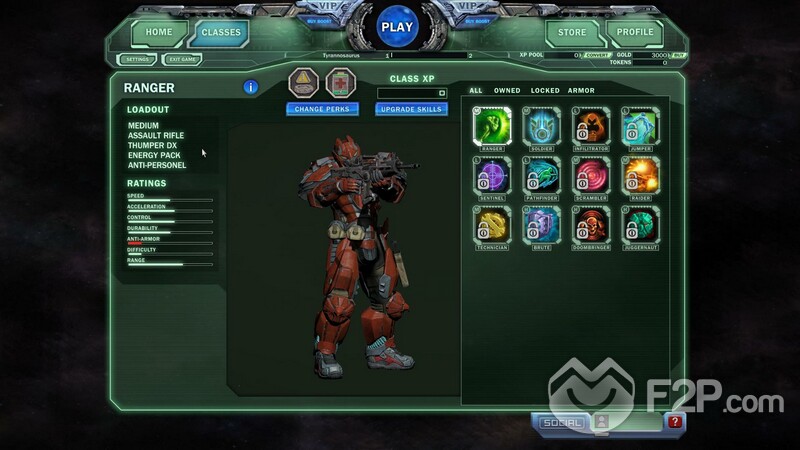Open the Upgrade Skills screen
Image resolution: width=800 pixels, height=450 pixels.
click(x=410, y=109)
